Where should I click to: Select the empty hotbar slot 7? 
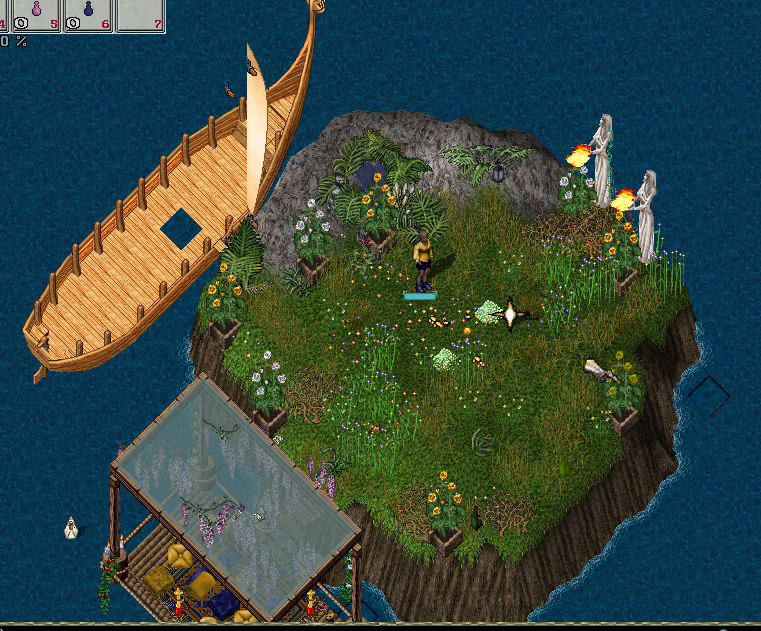139,14
